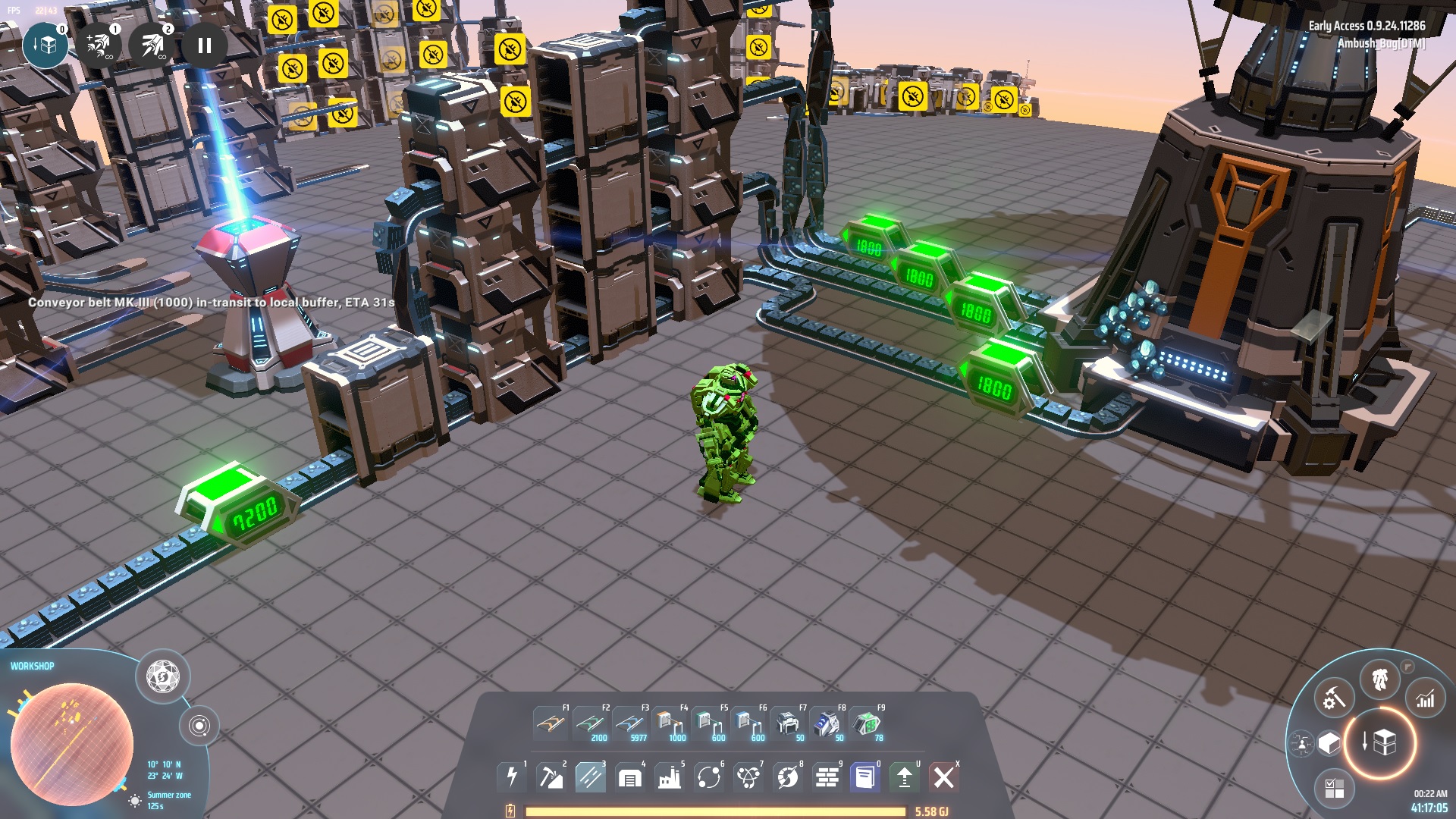Screen dimensions: 1456x819
Task: Open the checkbox grid icon
Action: pos(1334,788)
